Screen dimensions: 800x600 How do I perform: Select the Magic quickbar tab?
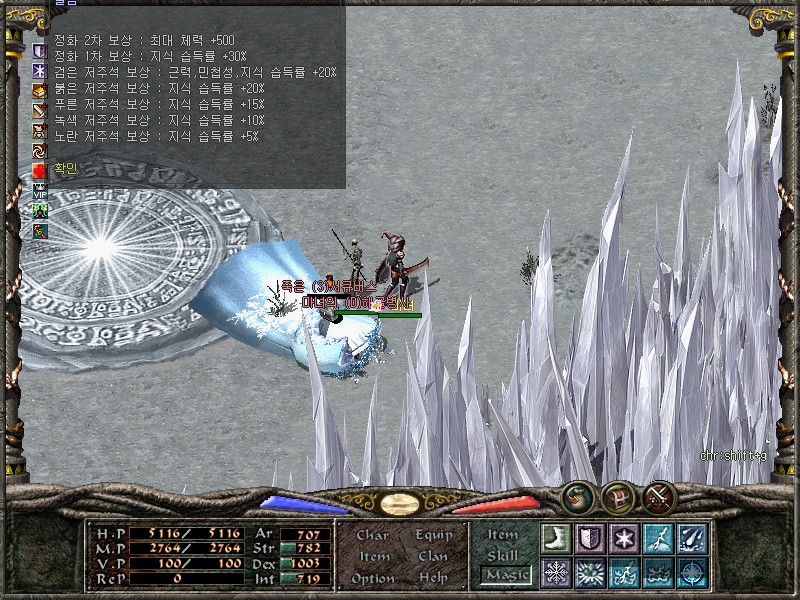click(505, 574)
